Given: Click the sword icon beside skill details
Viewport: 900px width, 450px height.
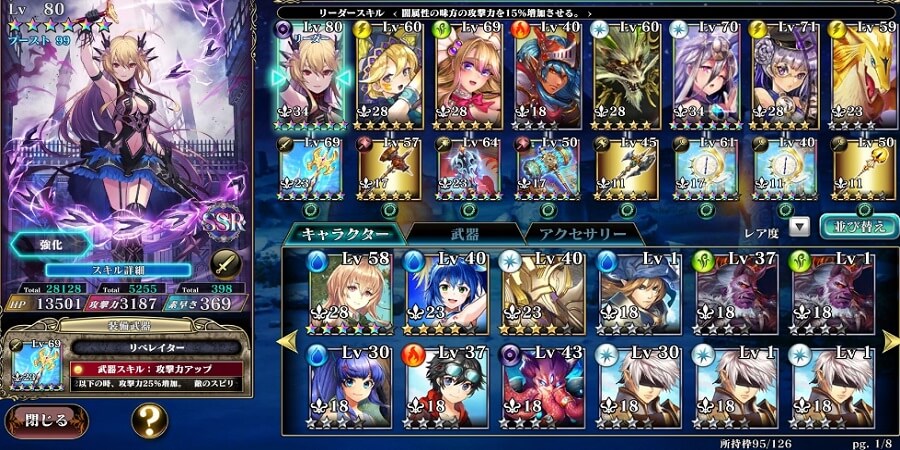Looking at the screenshot, I should pyautogui.click(x=225, y=264).
